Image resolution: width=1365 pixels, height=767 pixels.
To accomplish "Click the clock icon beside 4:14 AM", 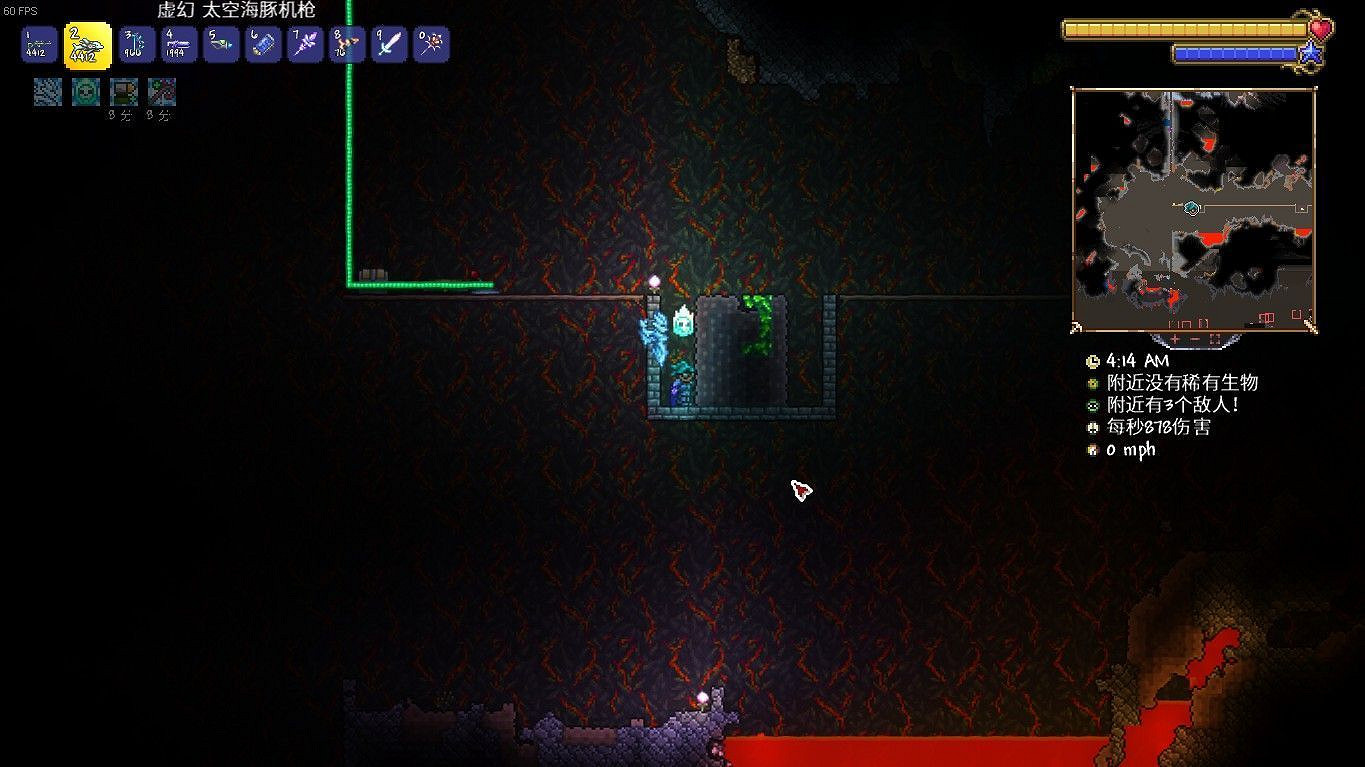I will point(1092,361).
